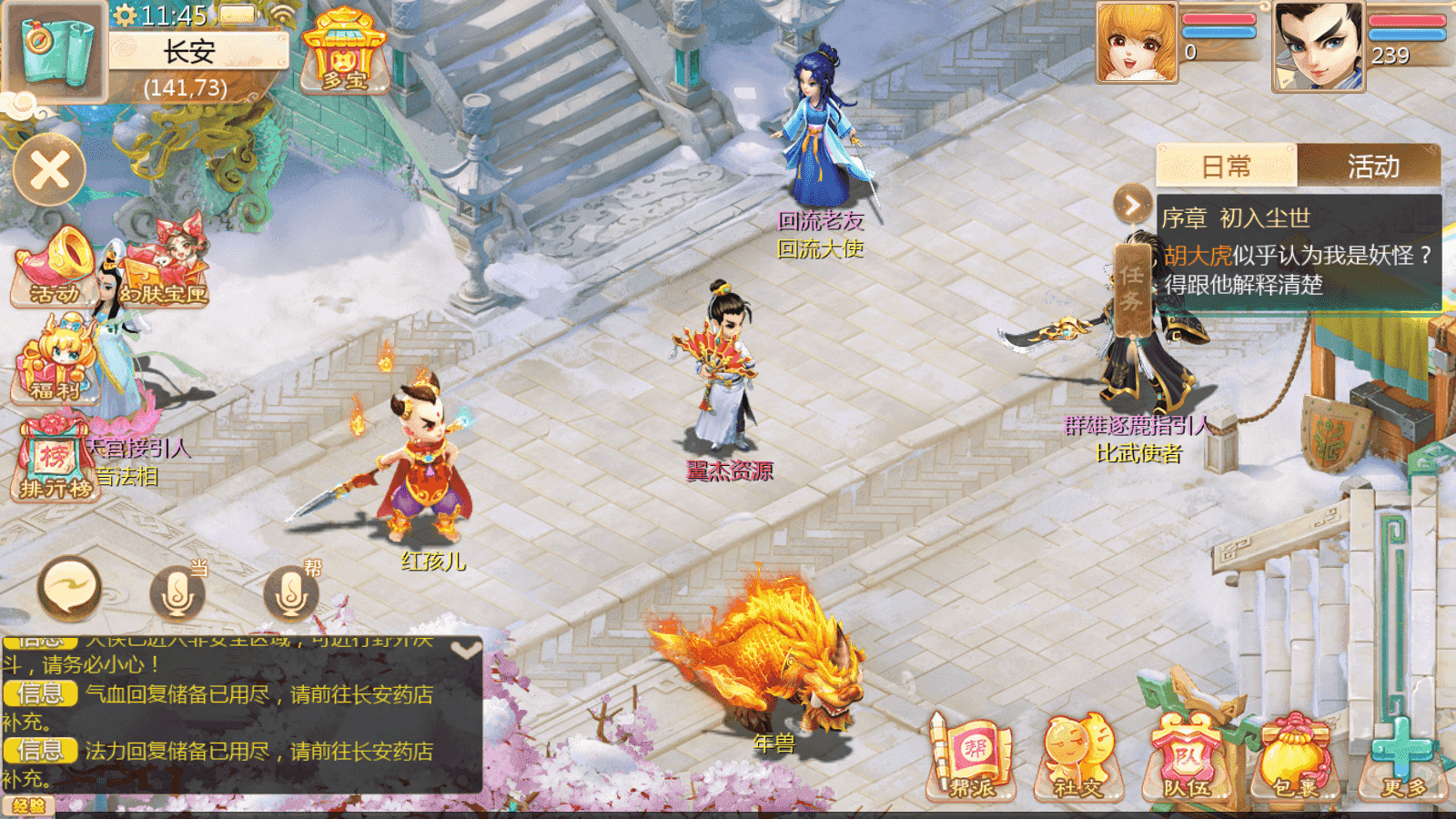Open the world map scroll icon

[54, 50]
